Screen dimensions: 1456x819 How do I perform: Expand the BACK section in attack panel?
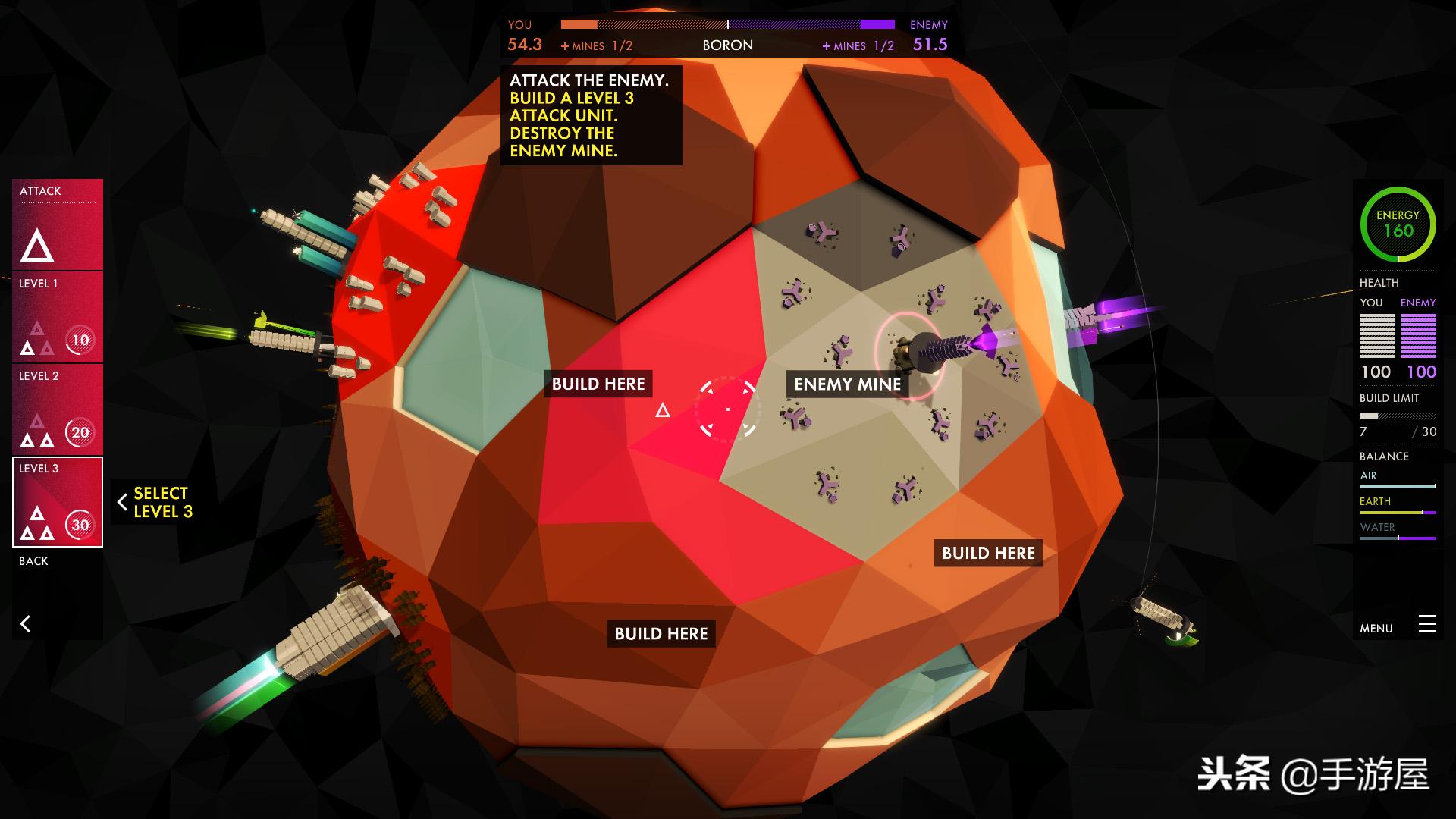33,561
